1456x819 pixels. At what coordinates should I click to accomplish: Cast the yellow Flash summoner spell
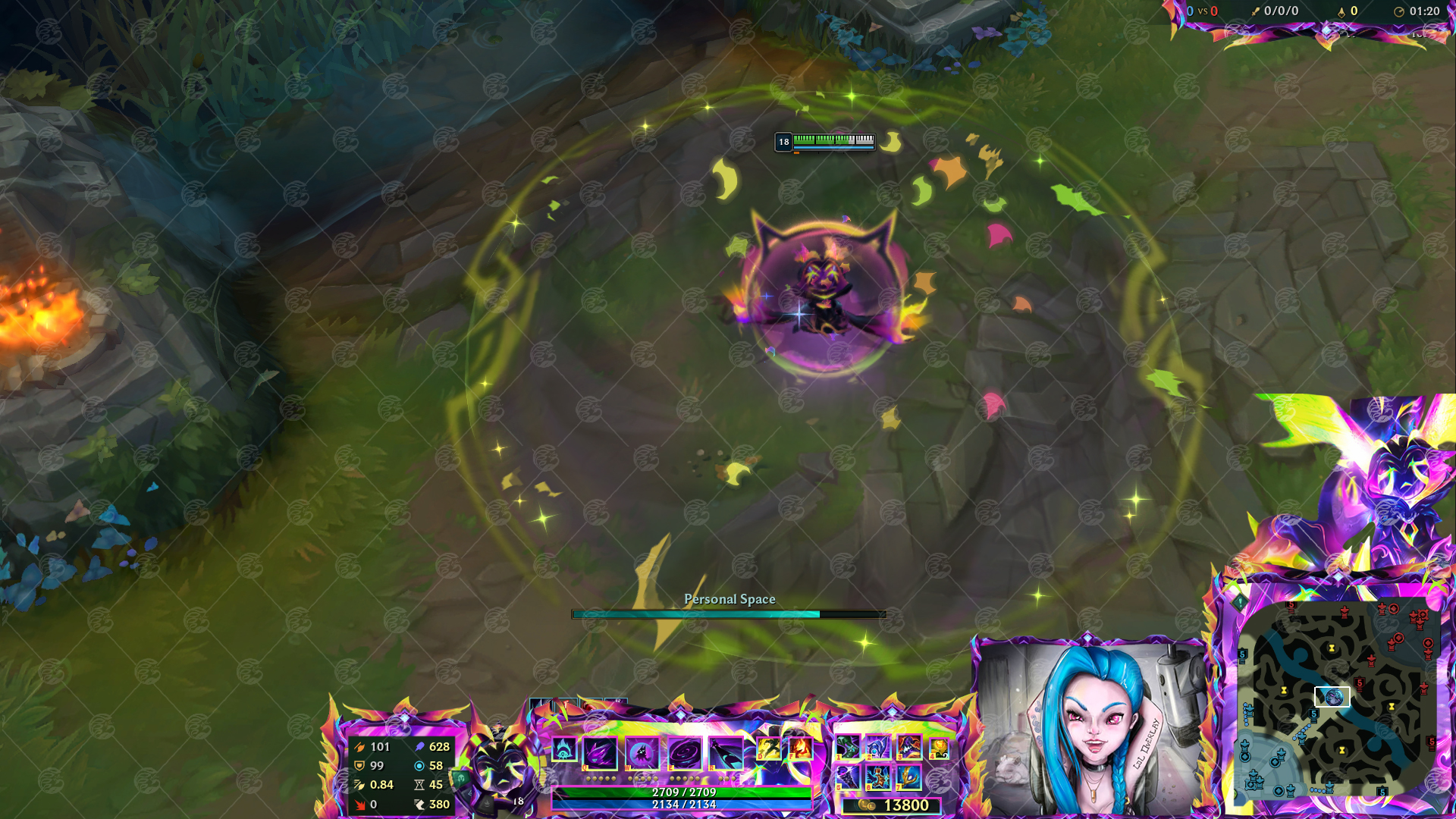768,749
